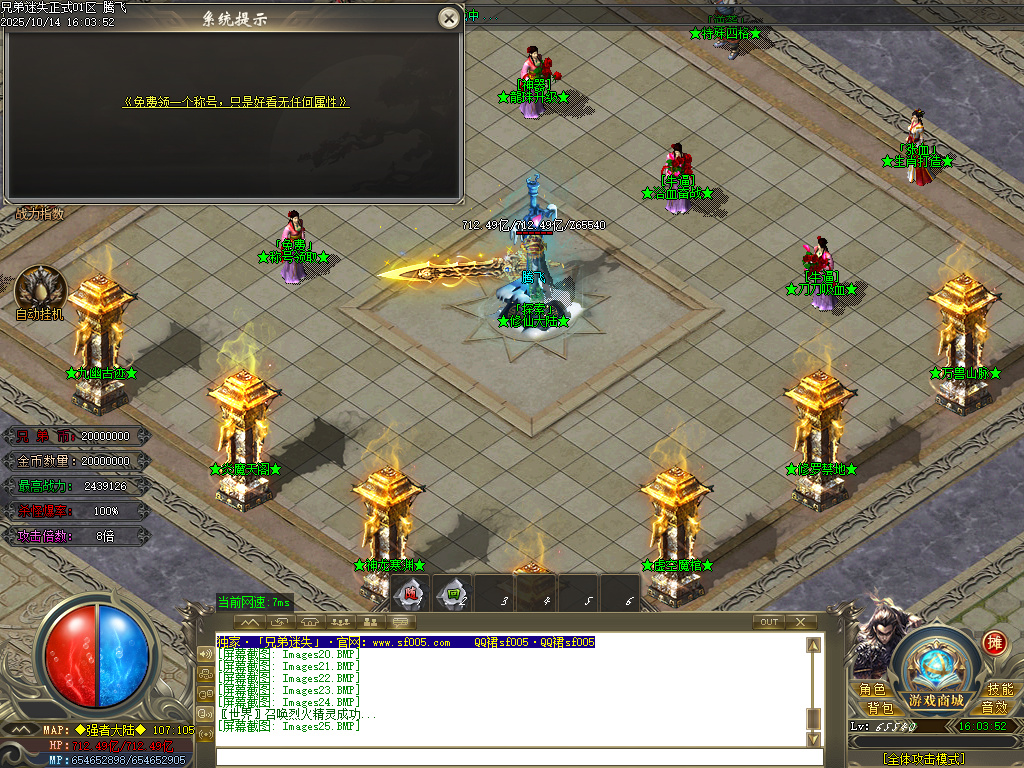Toggle the speaker chat channel button
This screenshot has width=1024, height=768.
pos(205,653)
